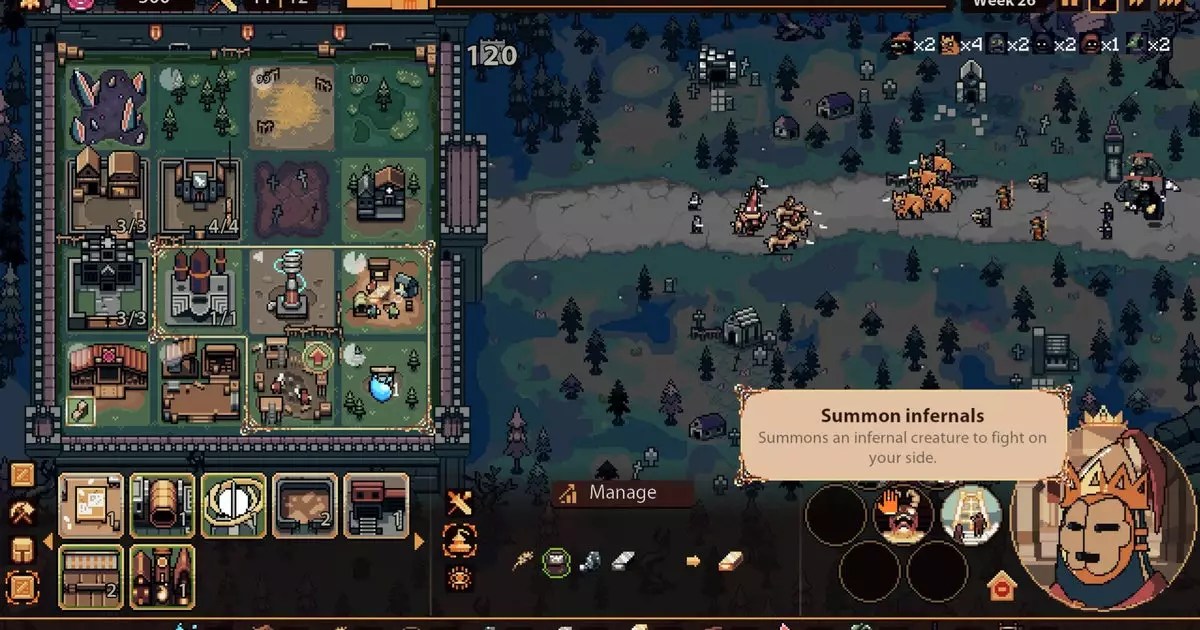The width and height of the screenshot is (1200, 630).
Task: Switch to the hammer and pickaxe tab
Action: [x=22, y=512]
